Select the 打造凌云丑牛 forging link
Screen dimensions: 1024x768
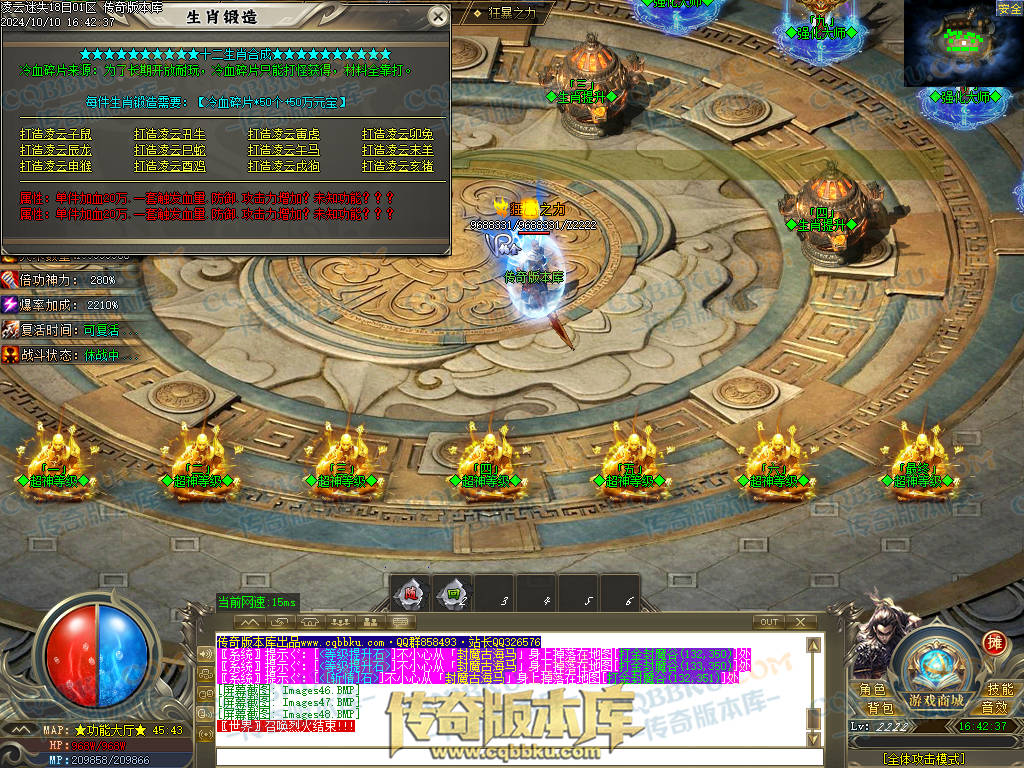coord(170,134)
